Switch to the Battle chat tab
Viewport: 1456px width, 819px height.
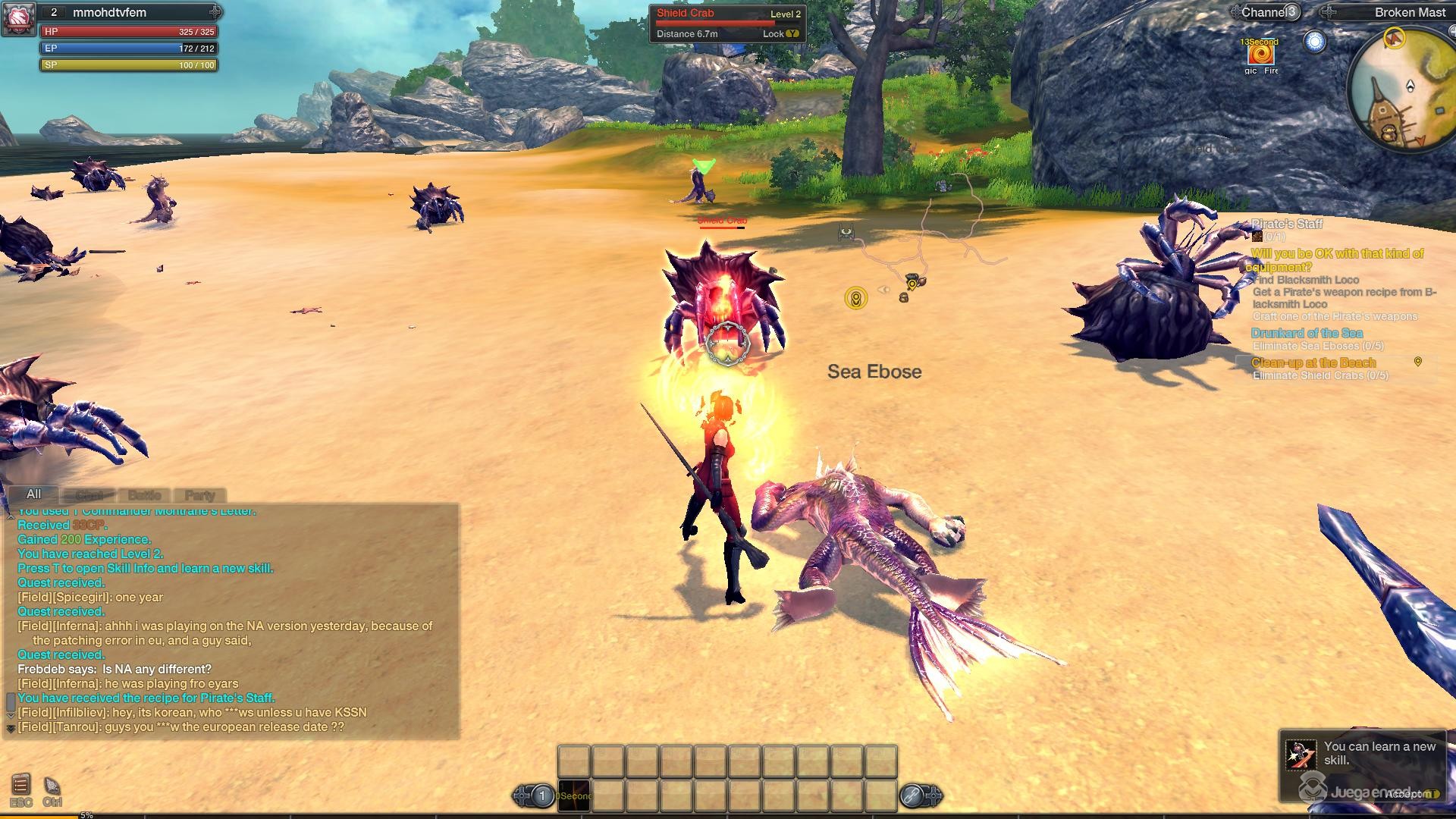point(143,494)
